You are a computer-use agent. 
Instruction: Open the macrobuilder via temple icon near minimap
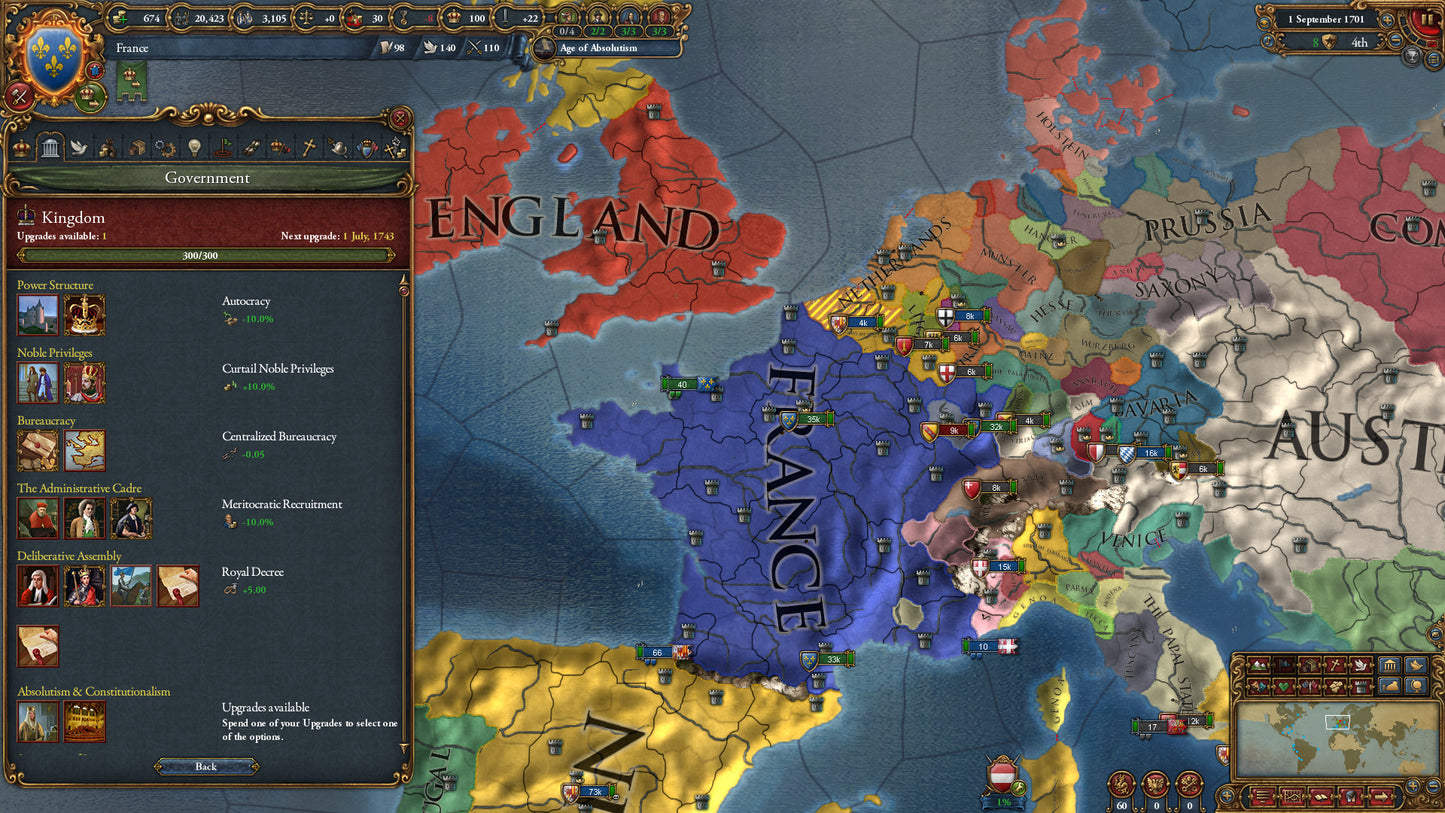[1390, 666]
